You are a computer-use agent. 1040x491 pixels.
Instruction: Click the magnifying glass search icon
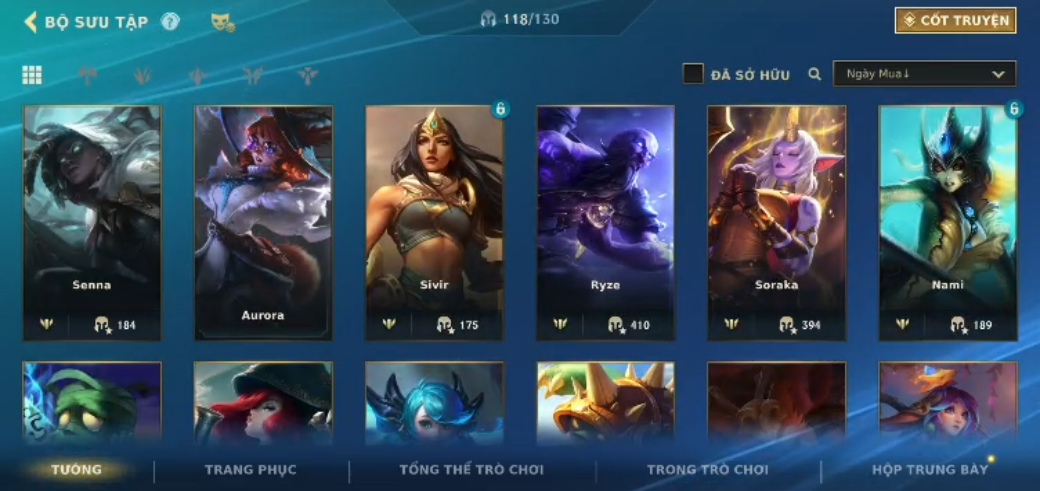coord(815,74)
